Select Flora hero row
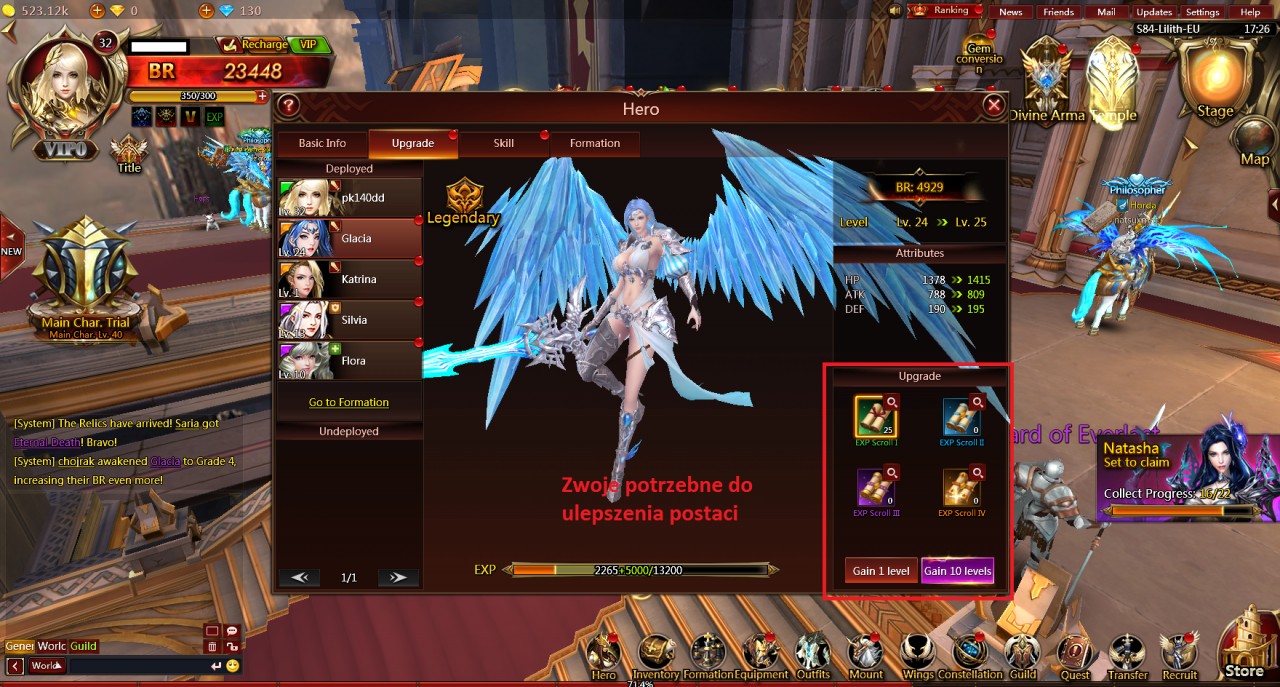1280x687 pixels. pos(348,361)
